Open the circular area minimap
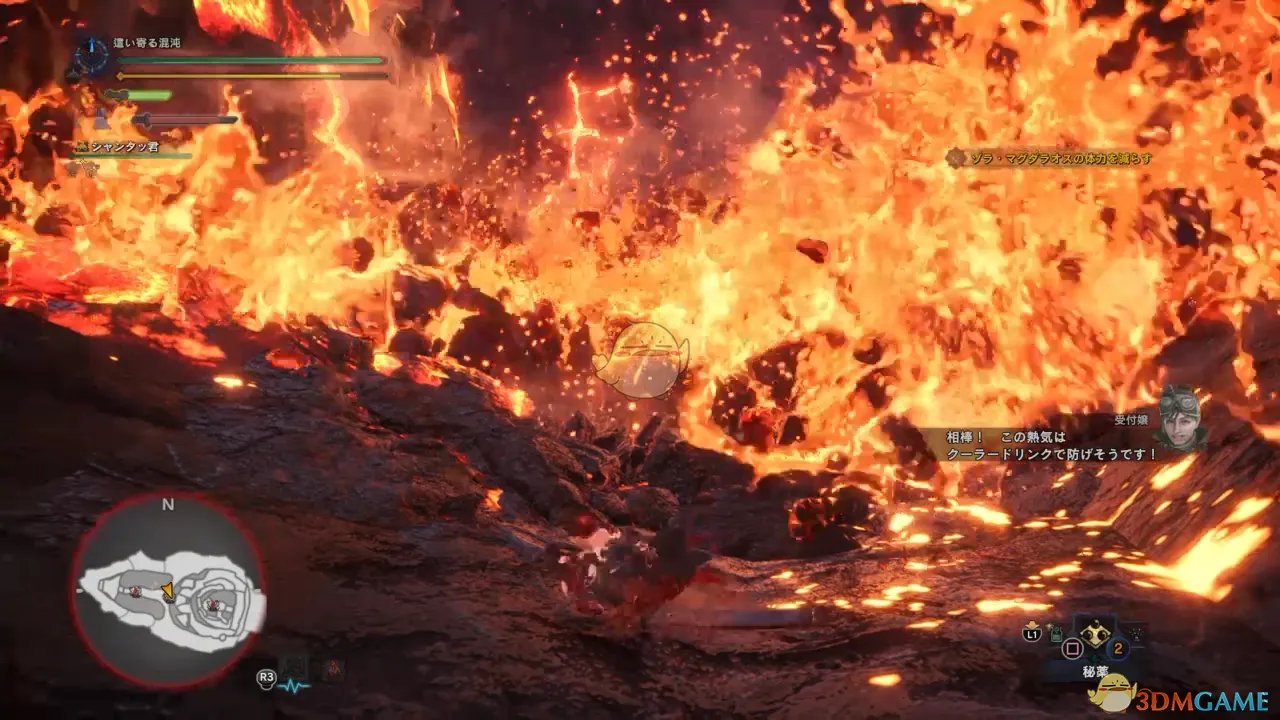This screenshot has width=1280, height=720. tap(167, 592)
